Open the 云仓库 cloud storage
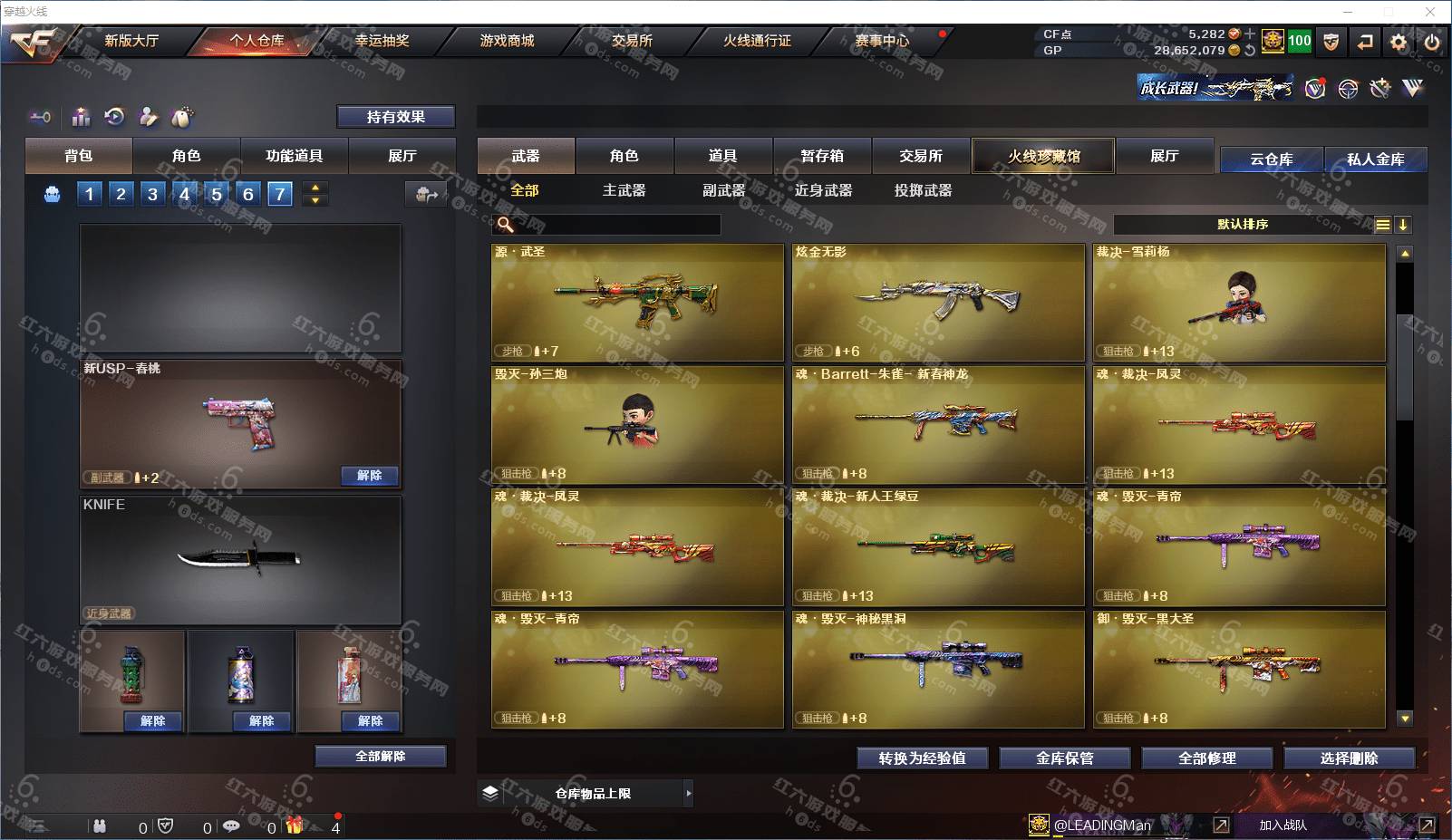The width and height of the screenshot is (1452, 840). [1271, 159]
